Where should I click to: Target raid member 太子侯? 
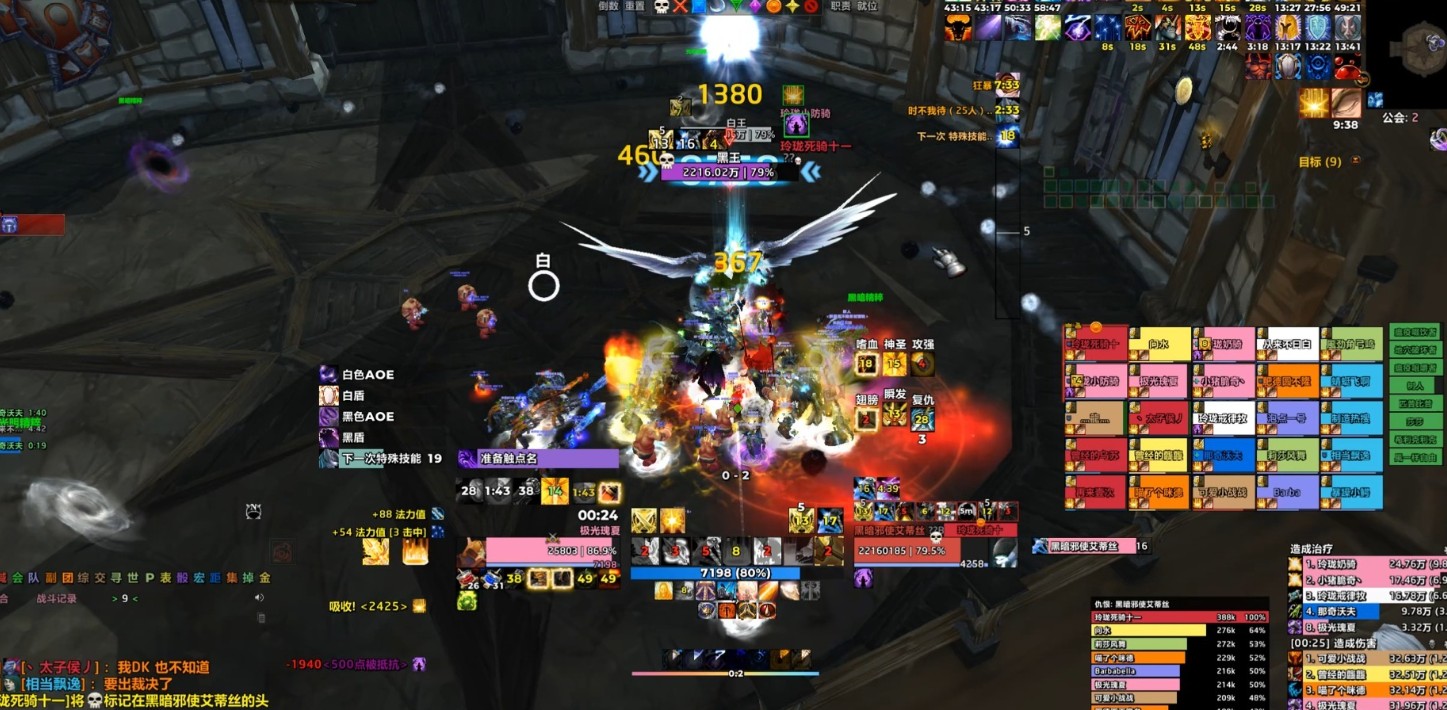pyautogui.click(x=1159, y=418)
